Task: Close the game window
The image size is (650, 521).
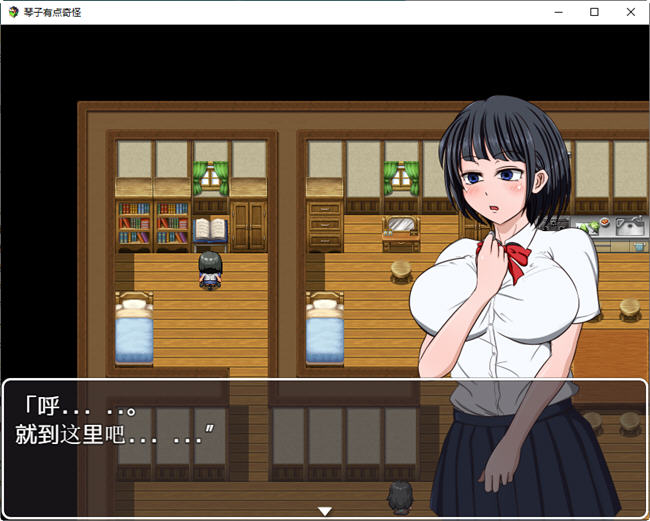Action: (629, 12)
